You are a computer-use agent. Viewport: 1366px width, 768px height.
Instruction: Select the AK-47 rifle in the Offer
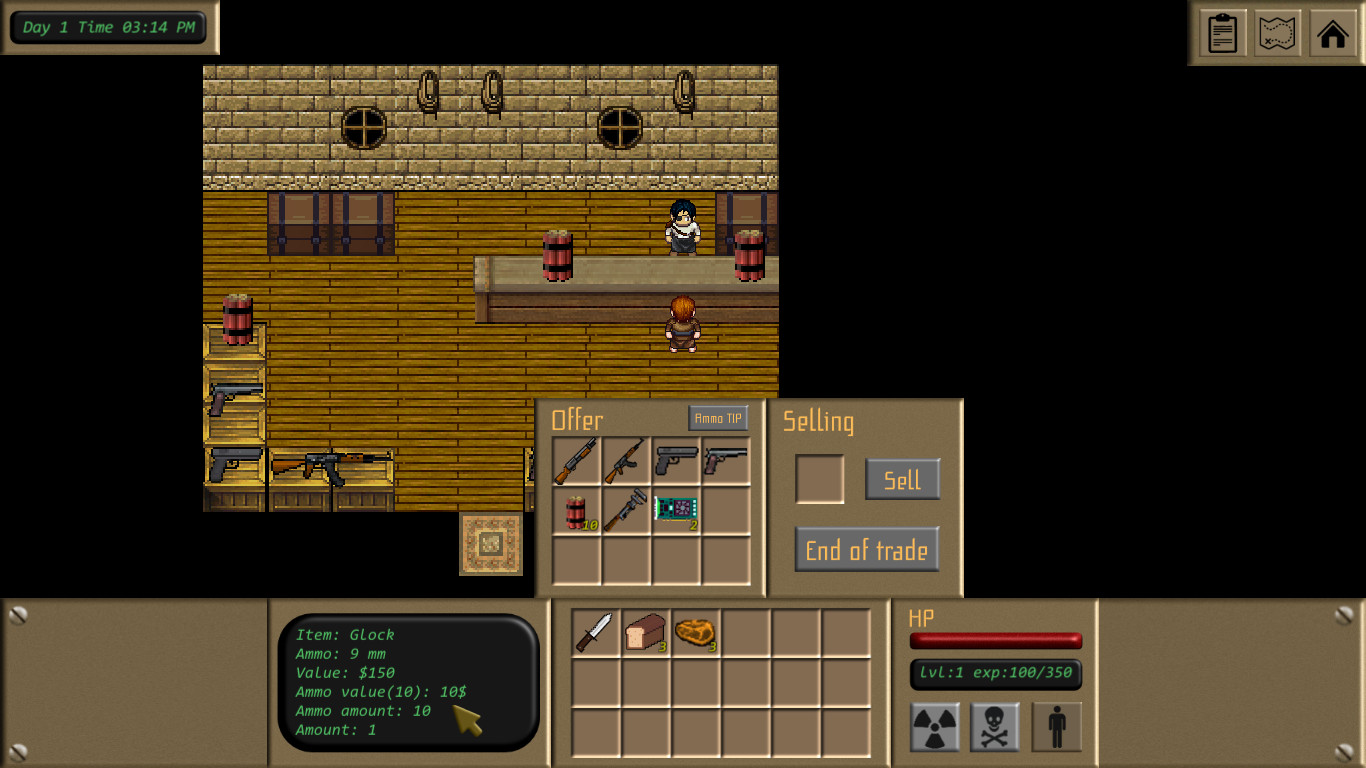coord(625,461)
